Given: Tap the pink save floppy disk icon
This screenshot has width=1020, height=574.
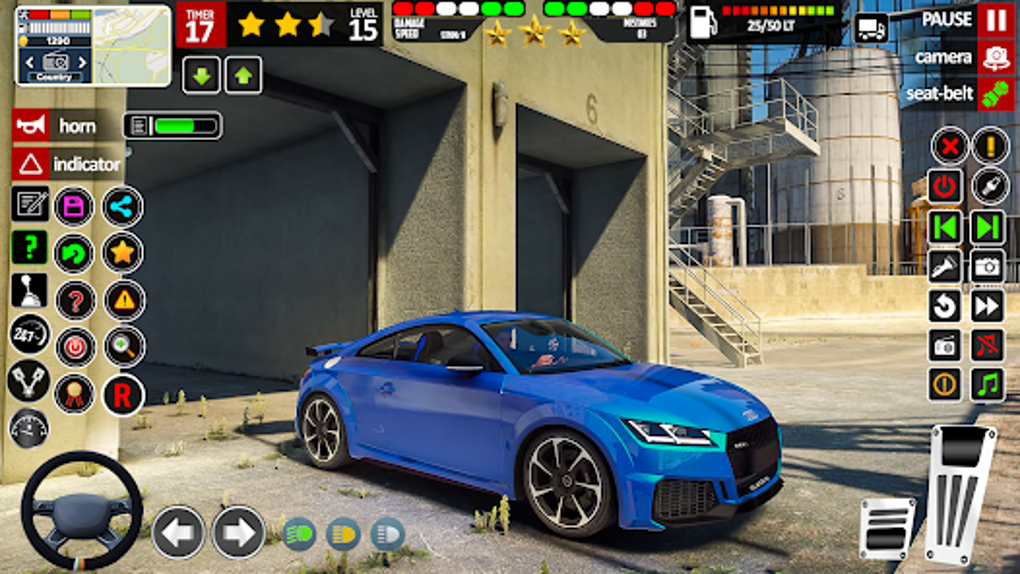Looking at the screenshot, I should [74, 207].
